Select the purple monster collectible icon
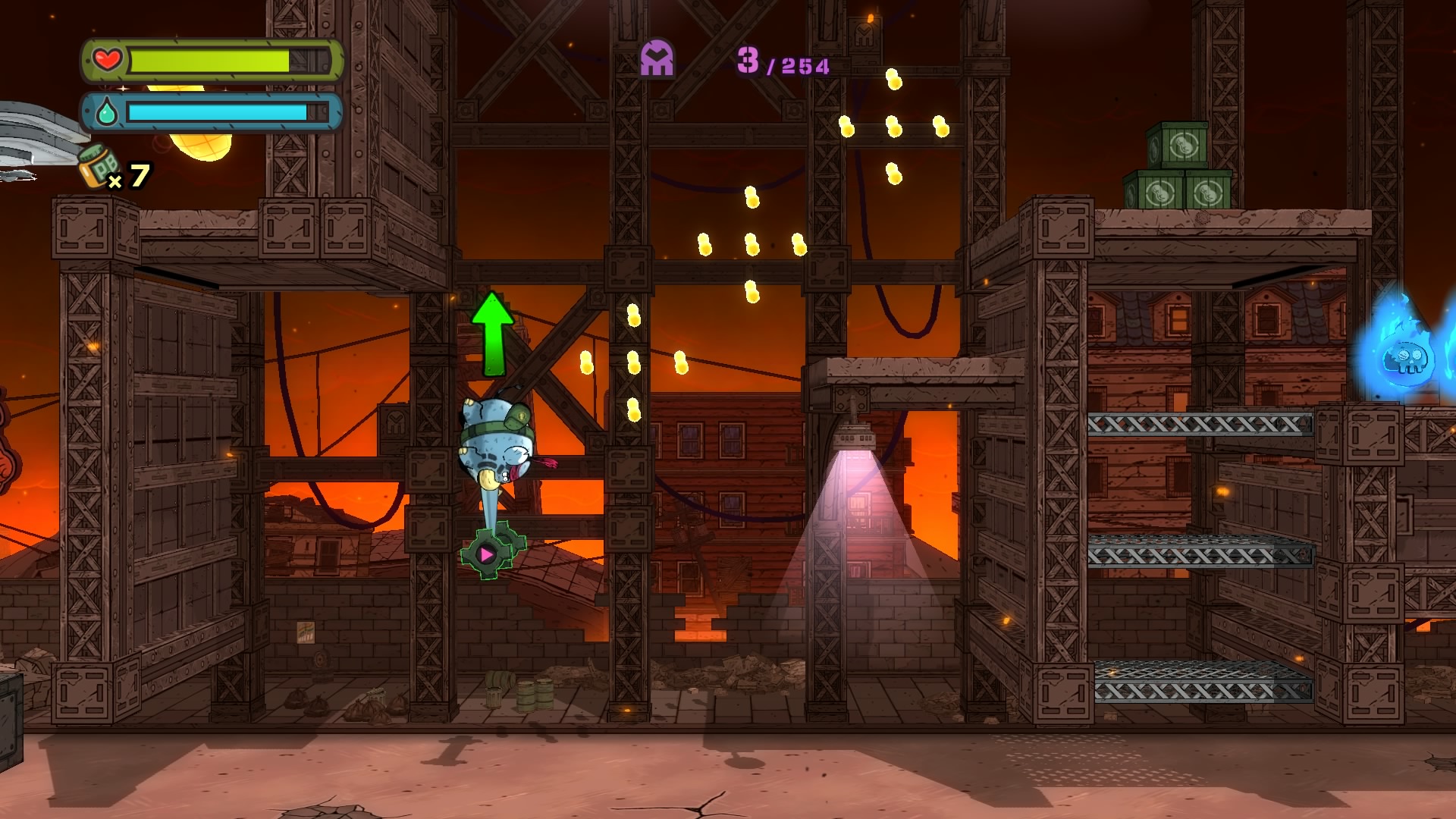Viewport: 1456px width, 819px height. [x=657, y=58]
